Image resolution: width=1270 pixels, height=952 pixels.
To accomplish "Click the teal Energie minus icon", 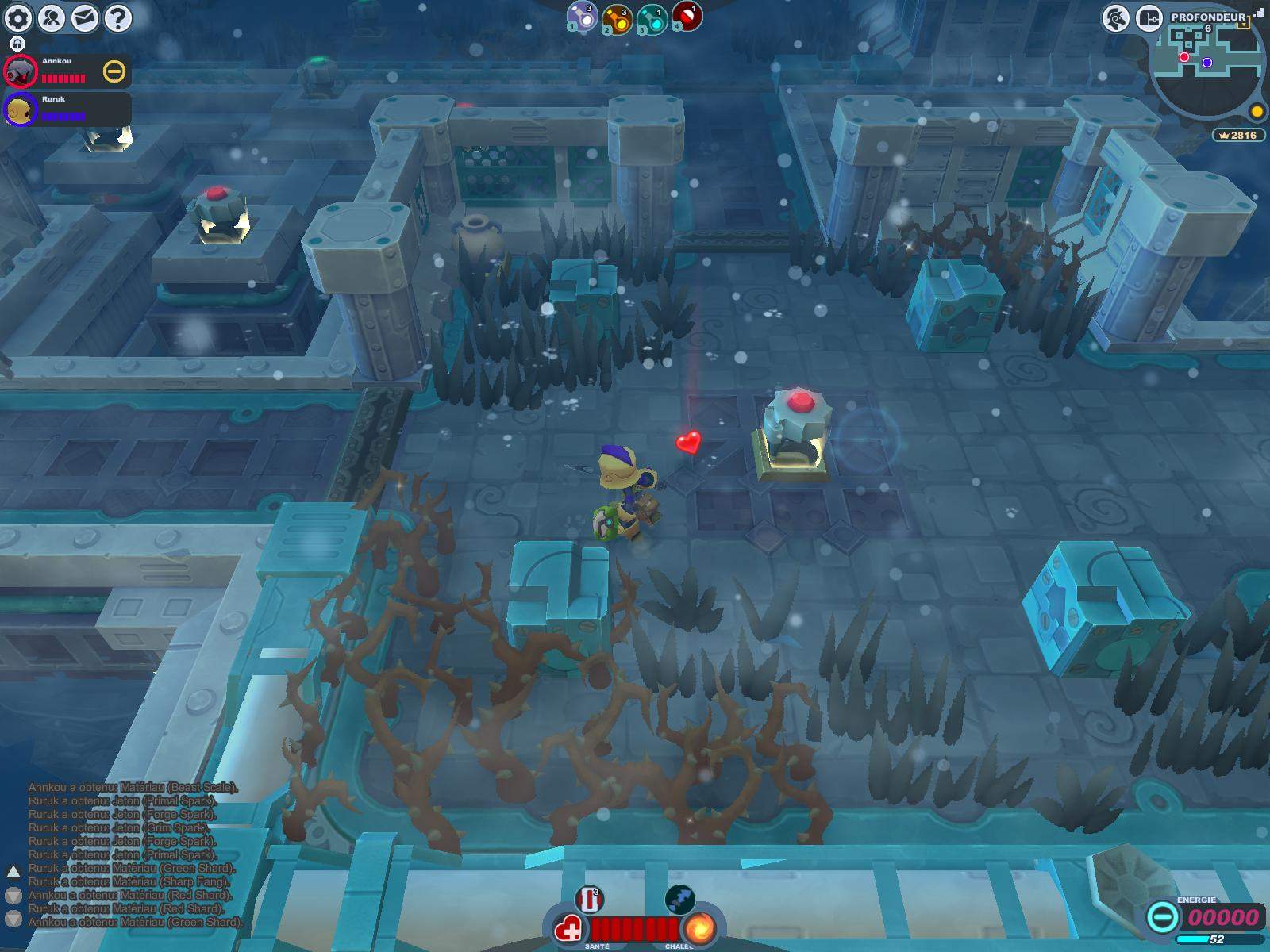I will coord(1162,918).
